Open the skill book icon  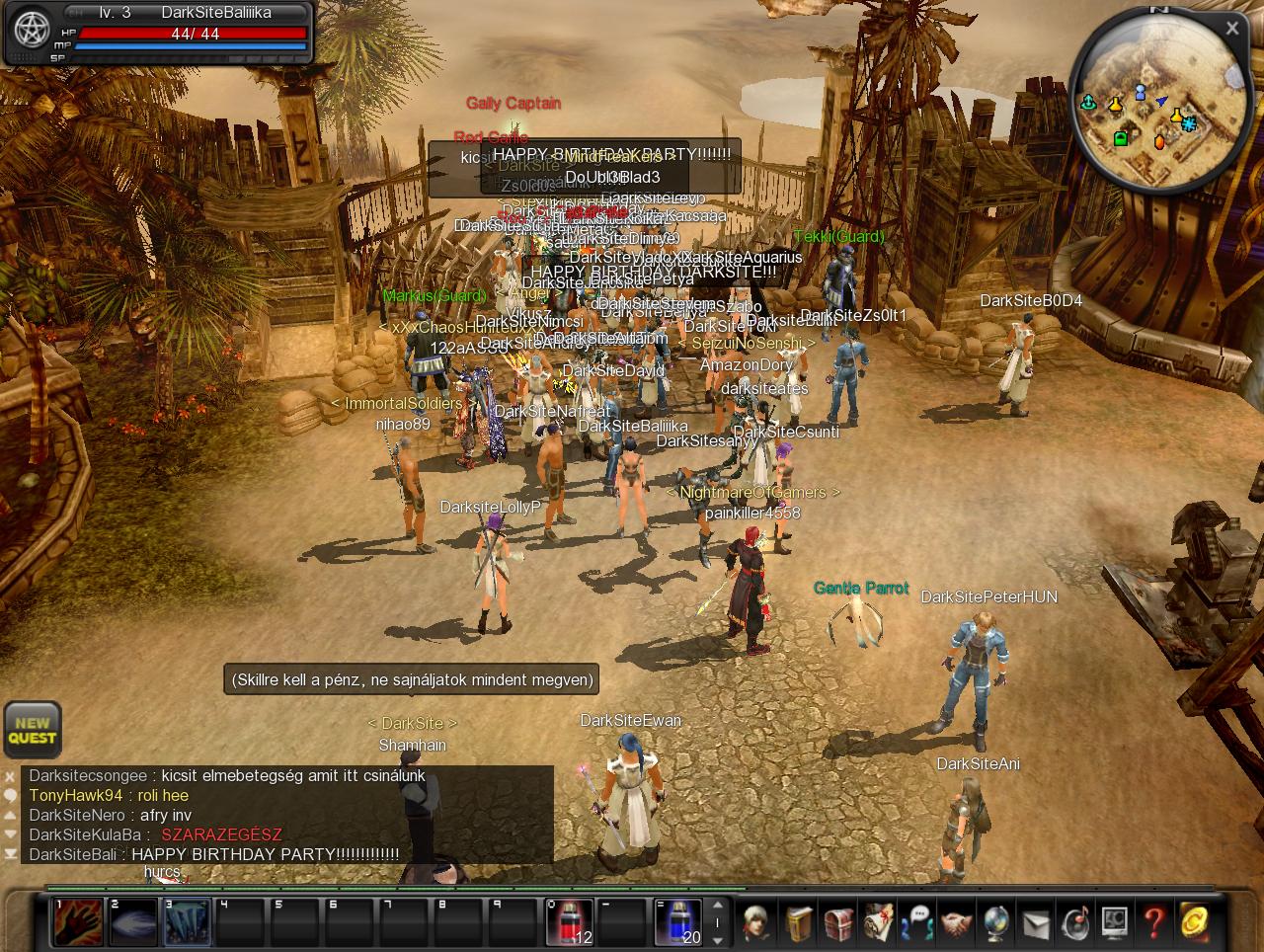pos(799,922)
